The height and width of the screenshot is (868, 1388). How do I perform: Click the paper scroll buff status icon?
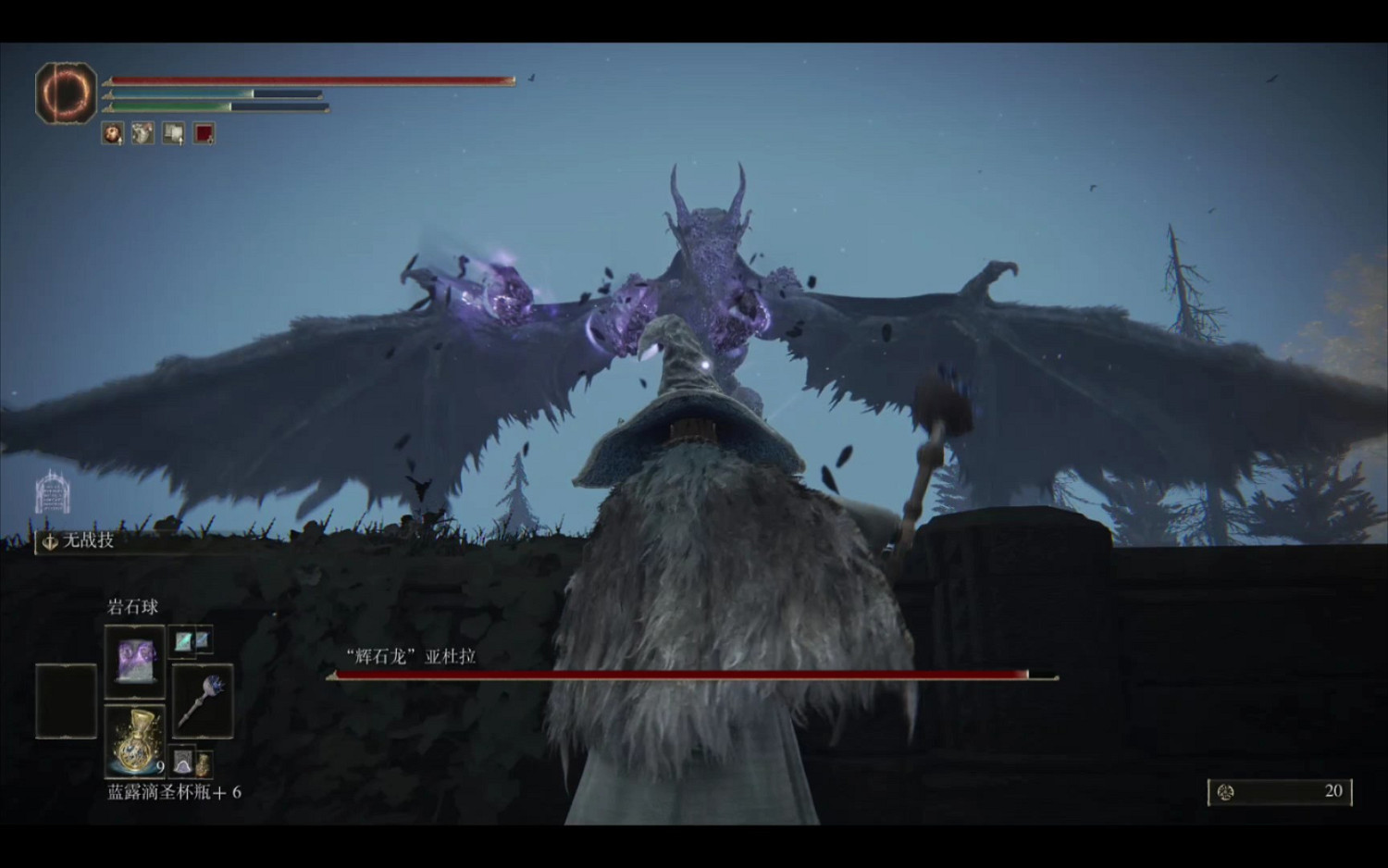[172, 133]
